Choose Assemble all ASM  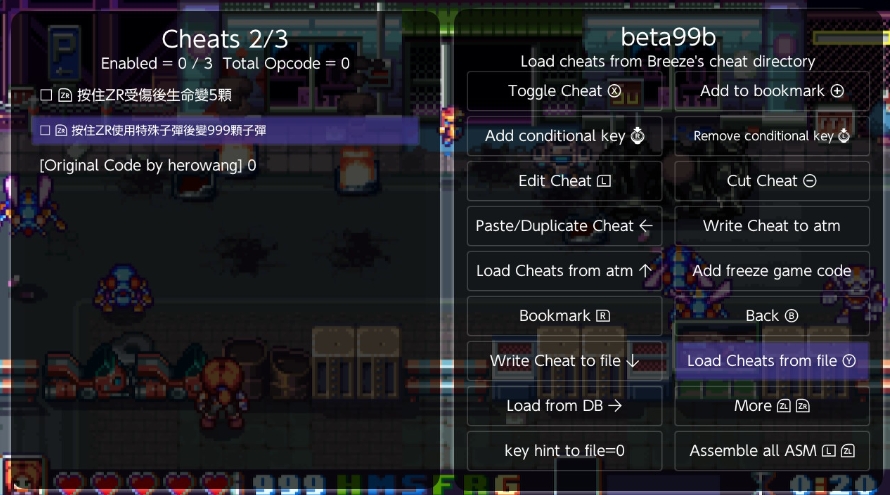coord(771,451)
